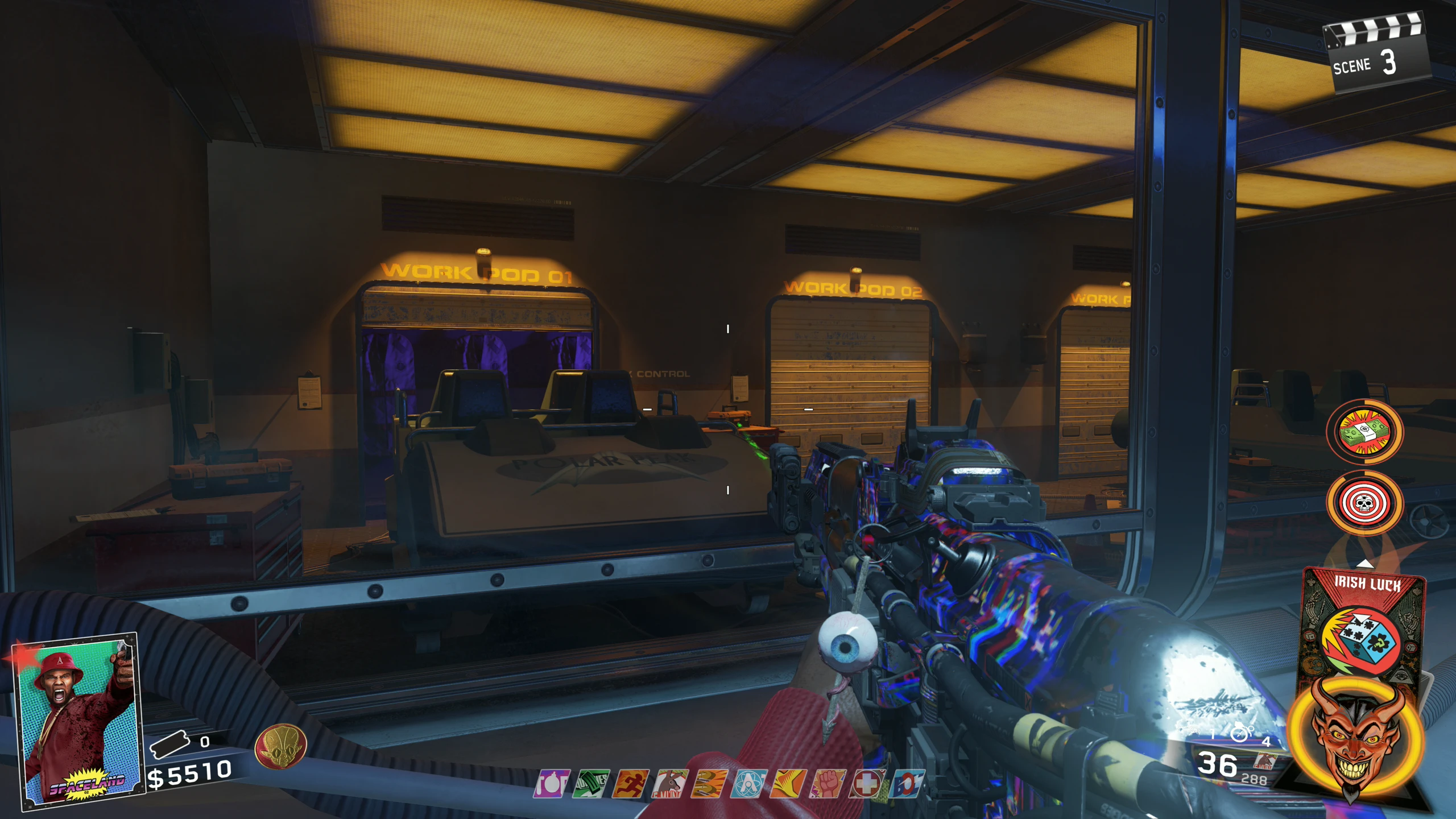
Task: Choose the Trail Blazers orange perk icon
Action: tap(789, 784)
